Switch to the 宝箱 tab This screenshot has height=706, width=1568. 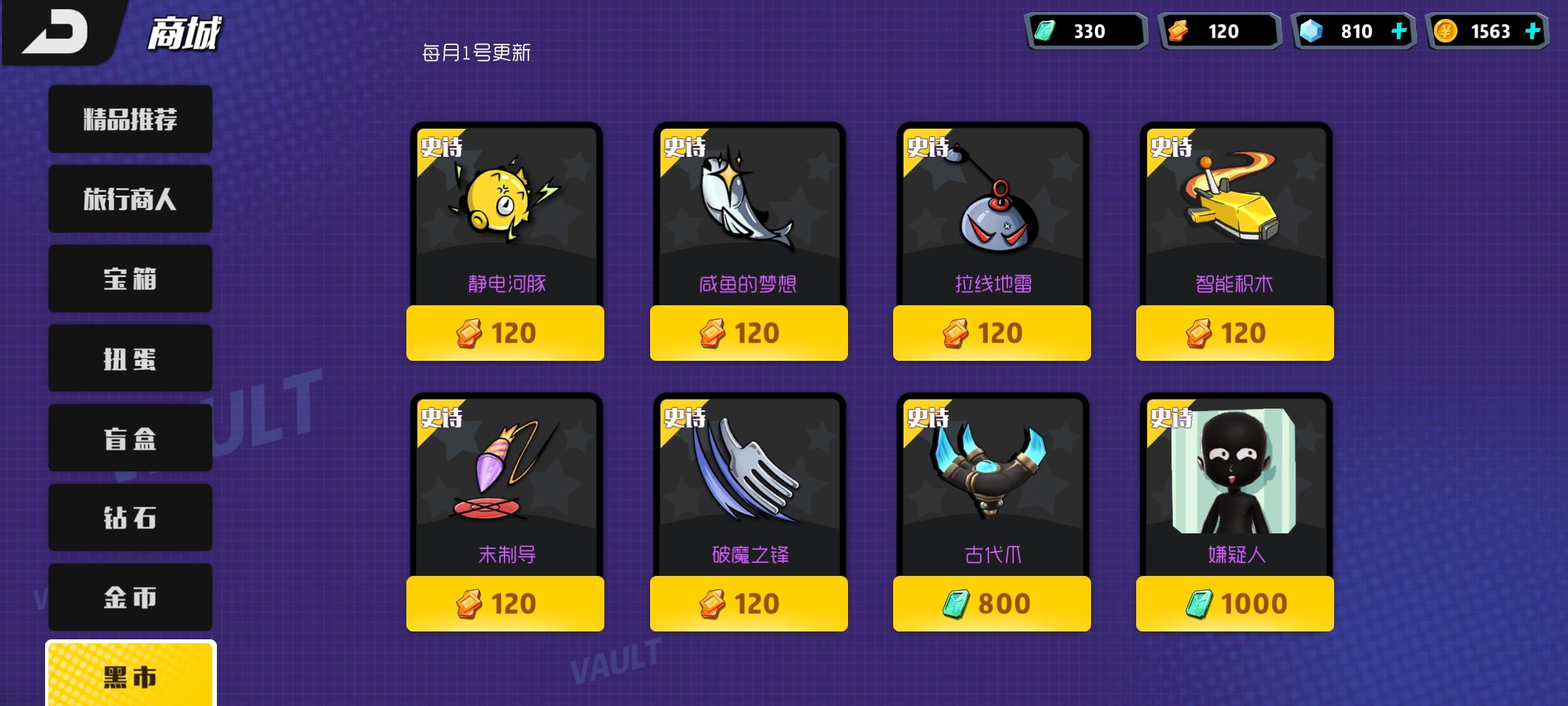pyautogui.click(x=129, y=278)
